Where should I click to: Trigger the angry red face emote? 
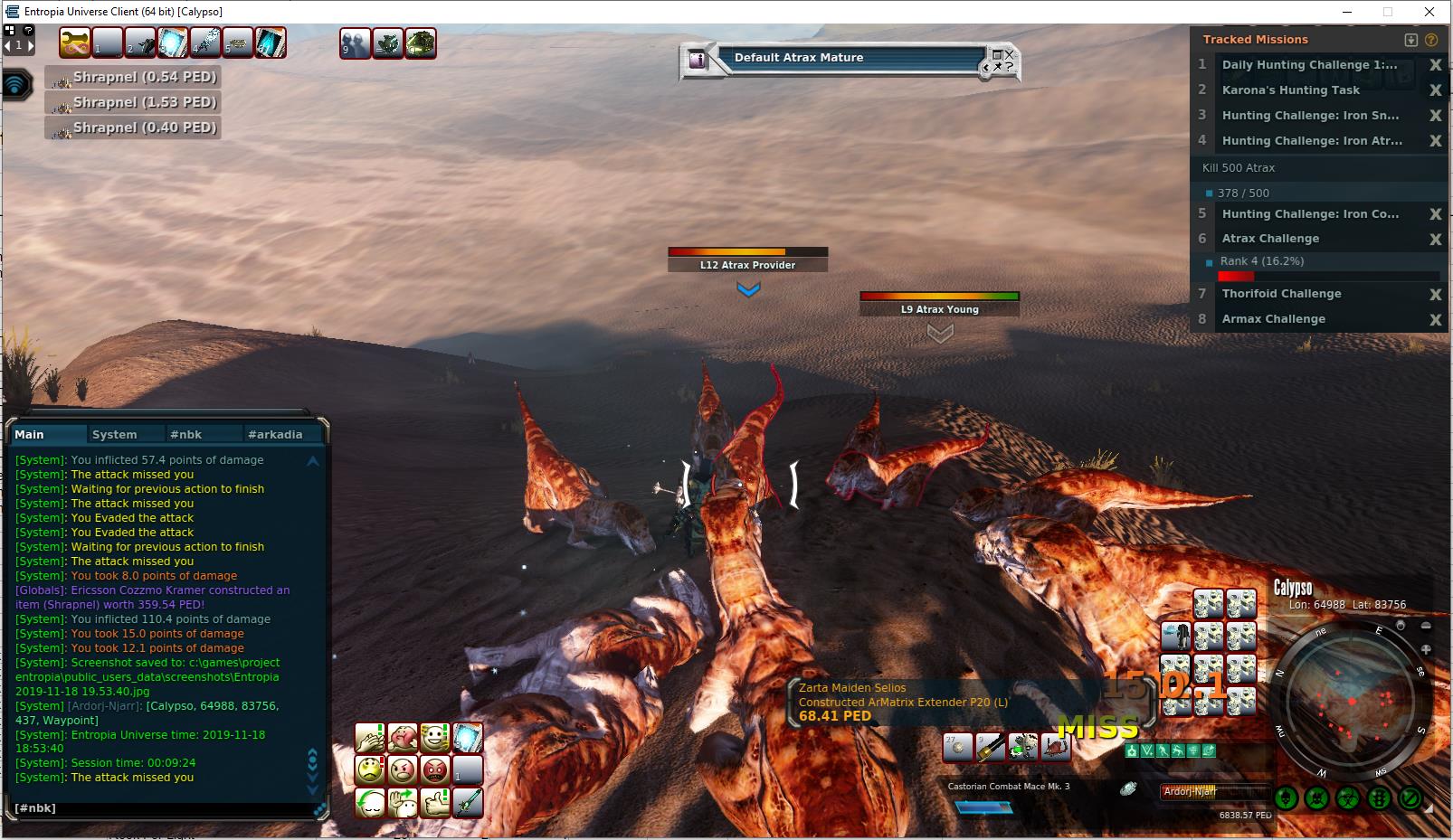[435, 770]
